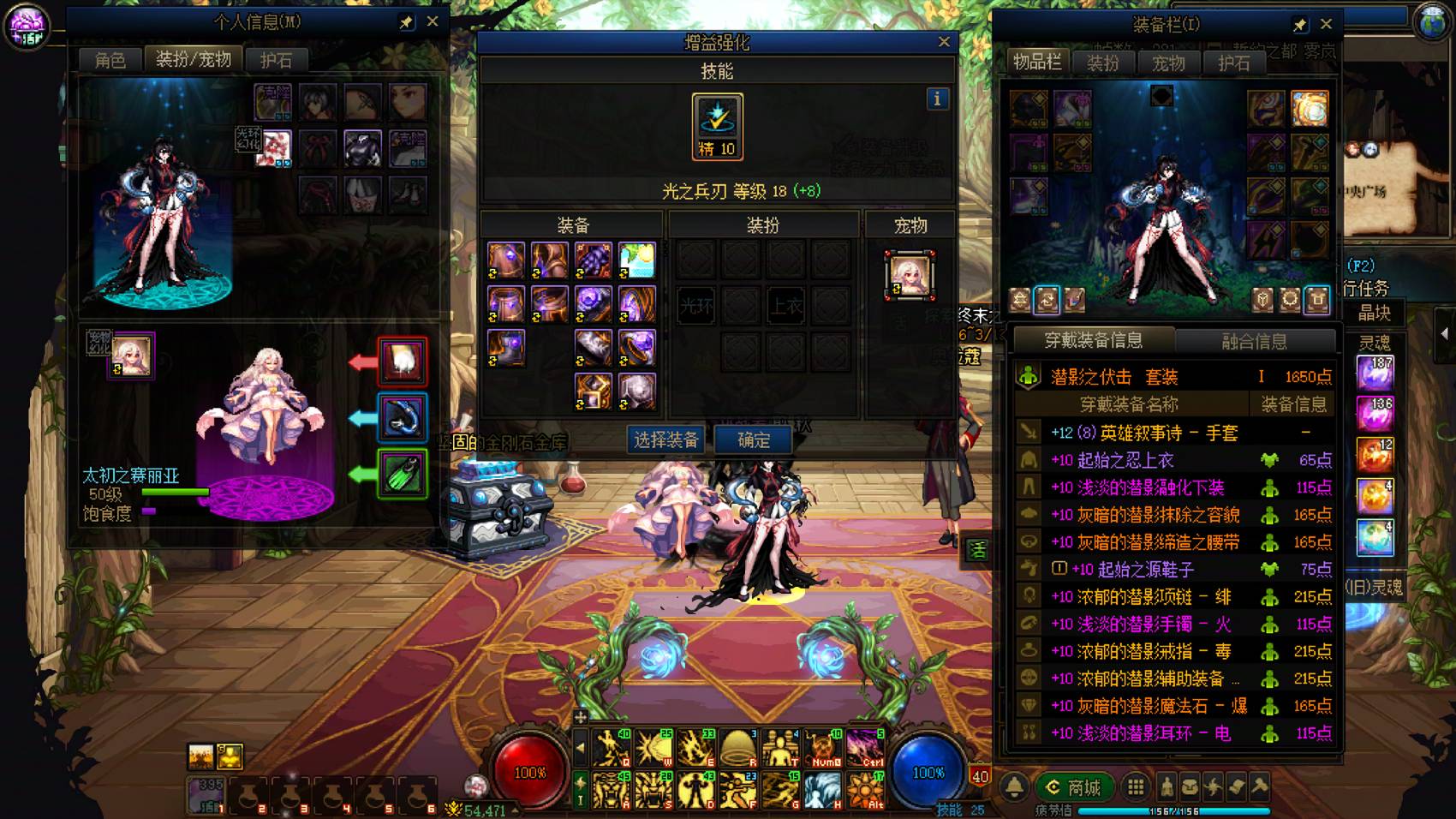Pin the 装备栏 window
The image size is (1456, 819).
(x=1299, y=25)
